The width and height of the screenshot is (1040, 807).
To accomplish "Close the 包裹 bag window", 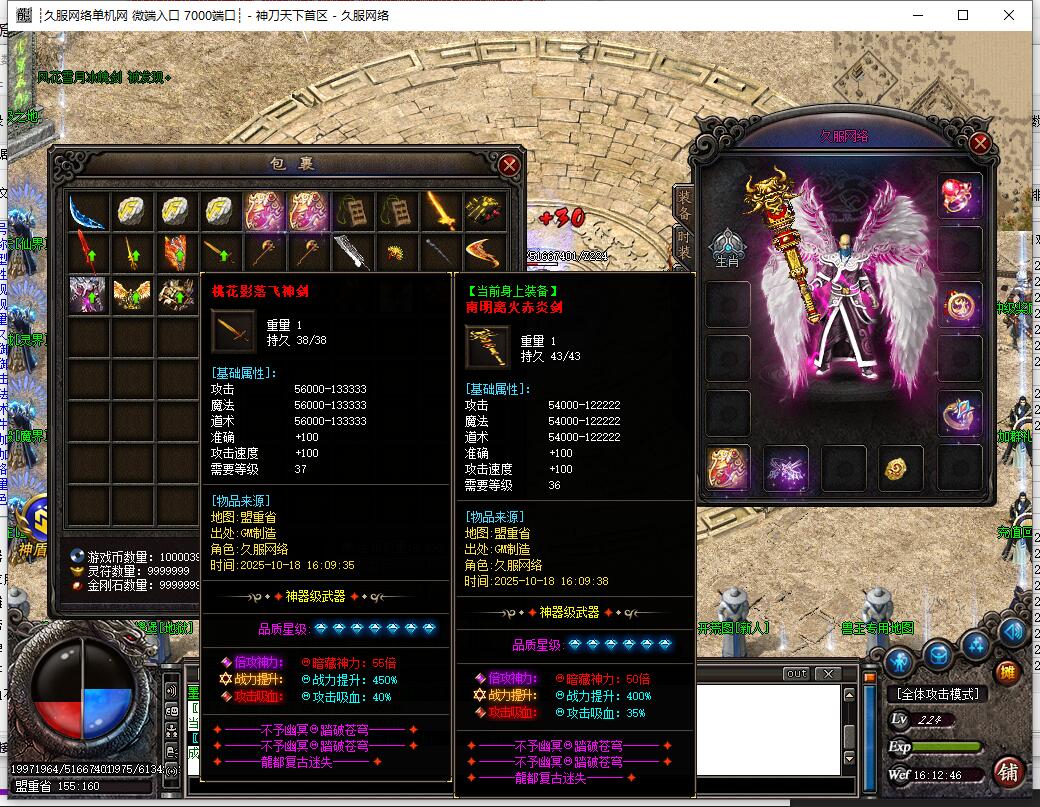I will [509, 165].
